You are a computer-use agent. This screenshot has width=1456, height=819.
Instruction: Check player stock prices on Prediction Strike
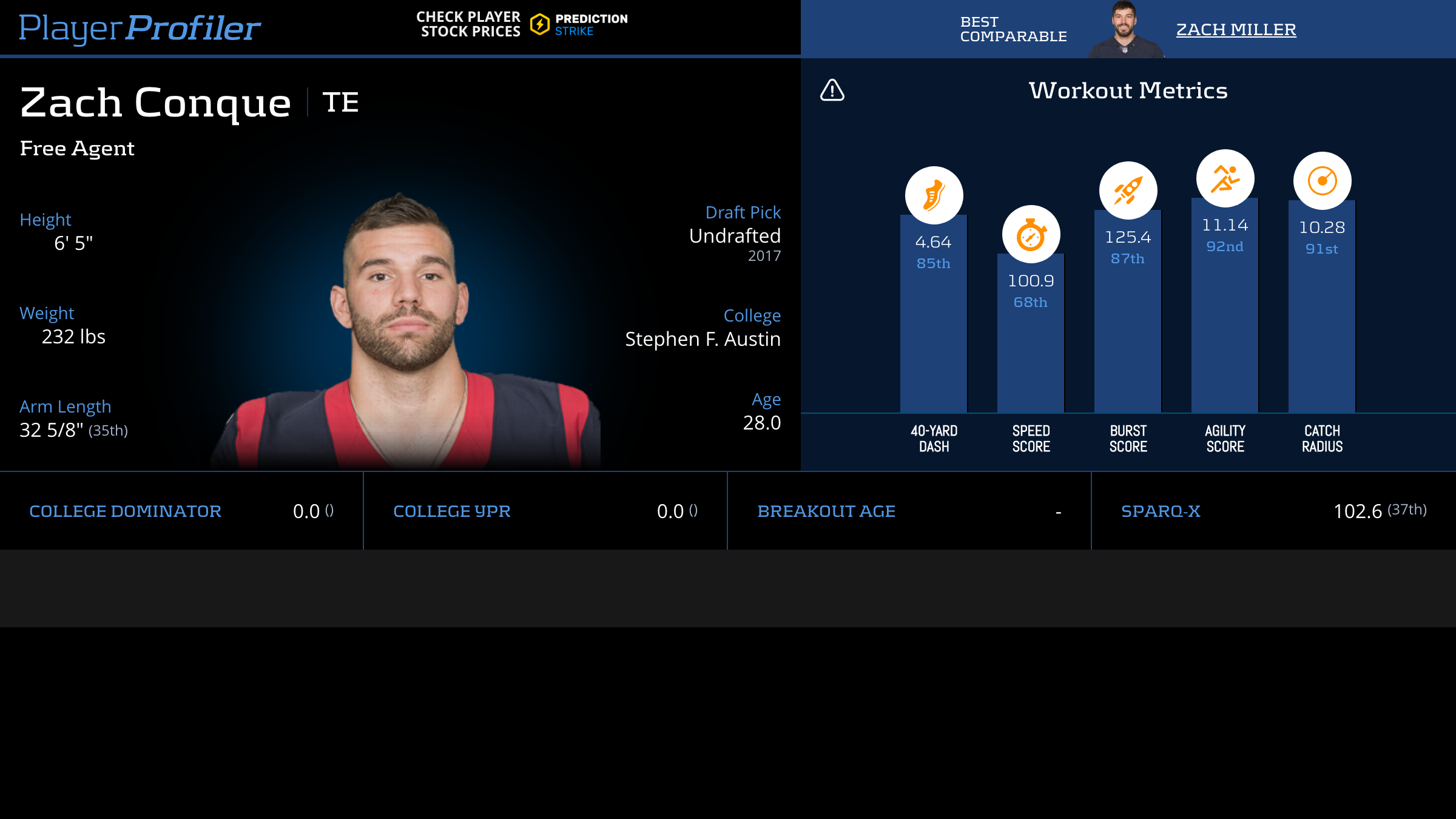(522, 24)
